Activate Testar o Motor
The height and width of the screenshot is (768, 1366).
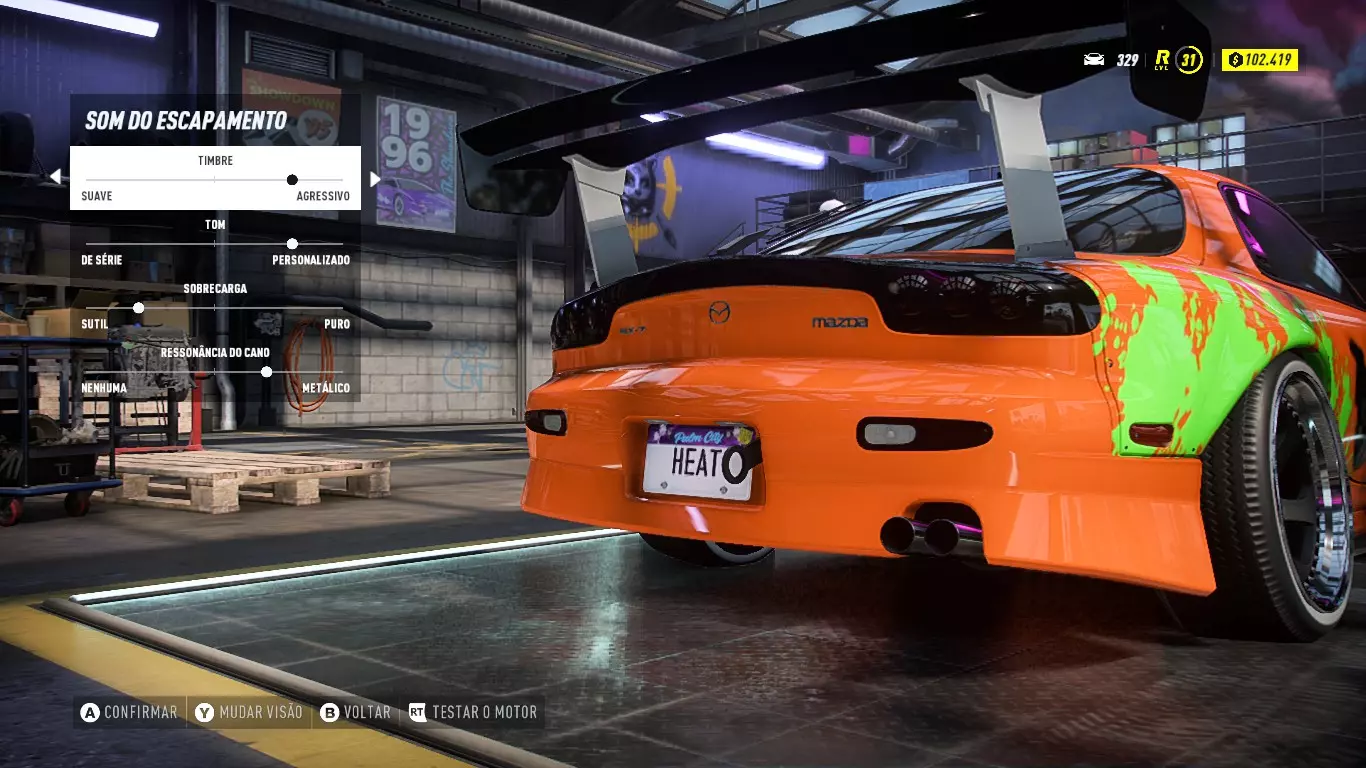point(473,712)
